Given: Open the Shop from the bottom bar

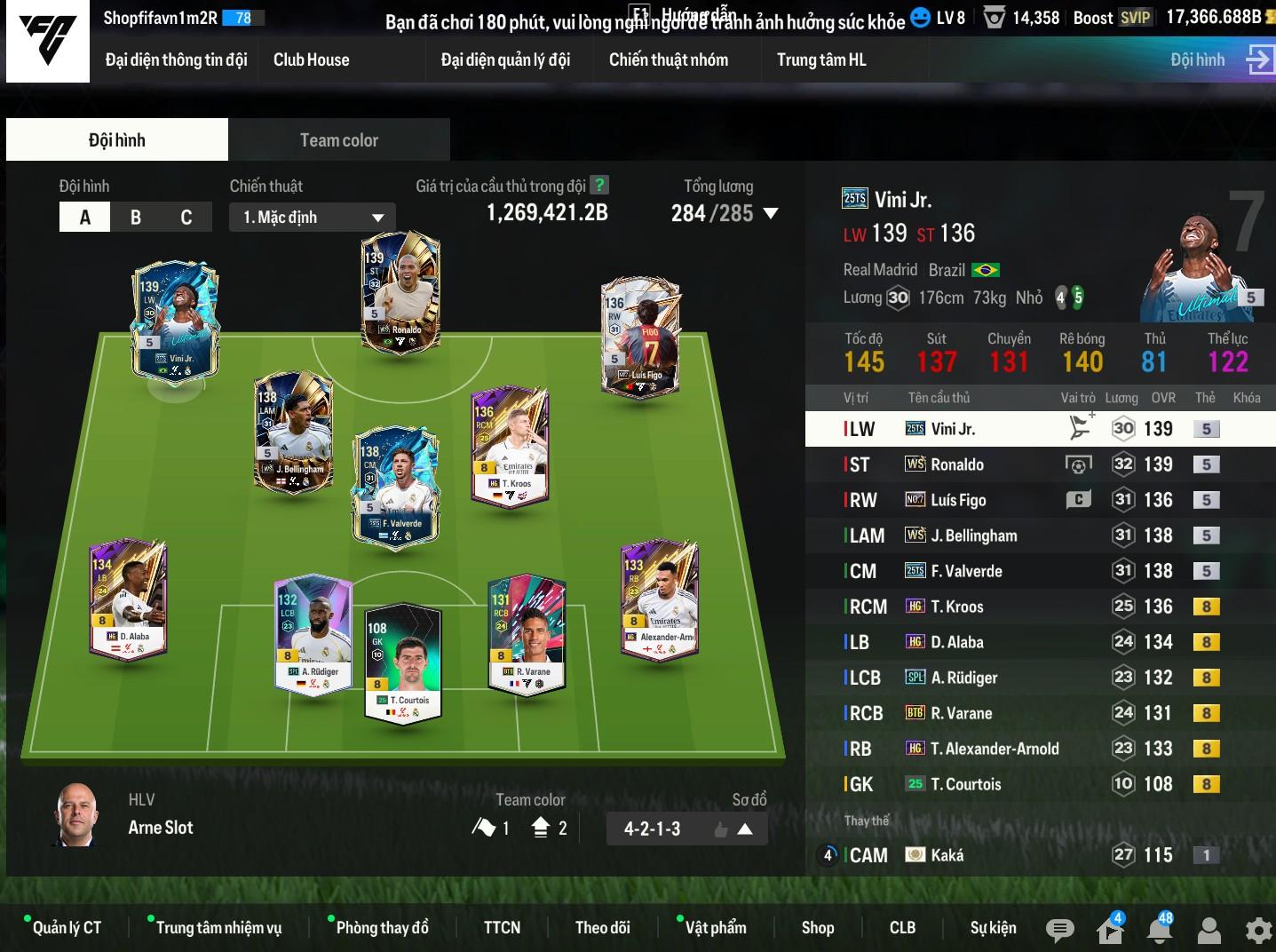Looking at the screenshot, I should point(817,928).
